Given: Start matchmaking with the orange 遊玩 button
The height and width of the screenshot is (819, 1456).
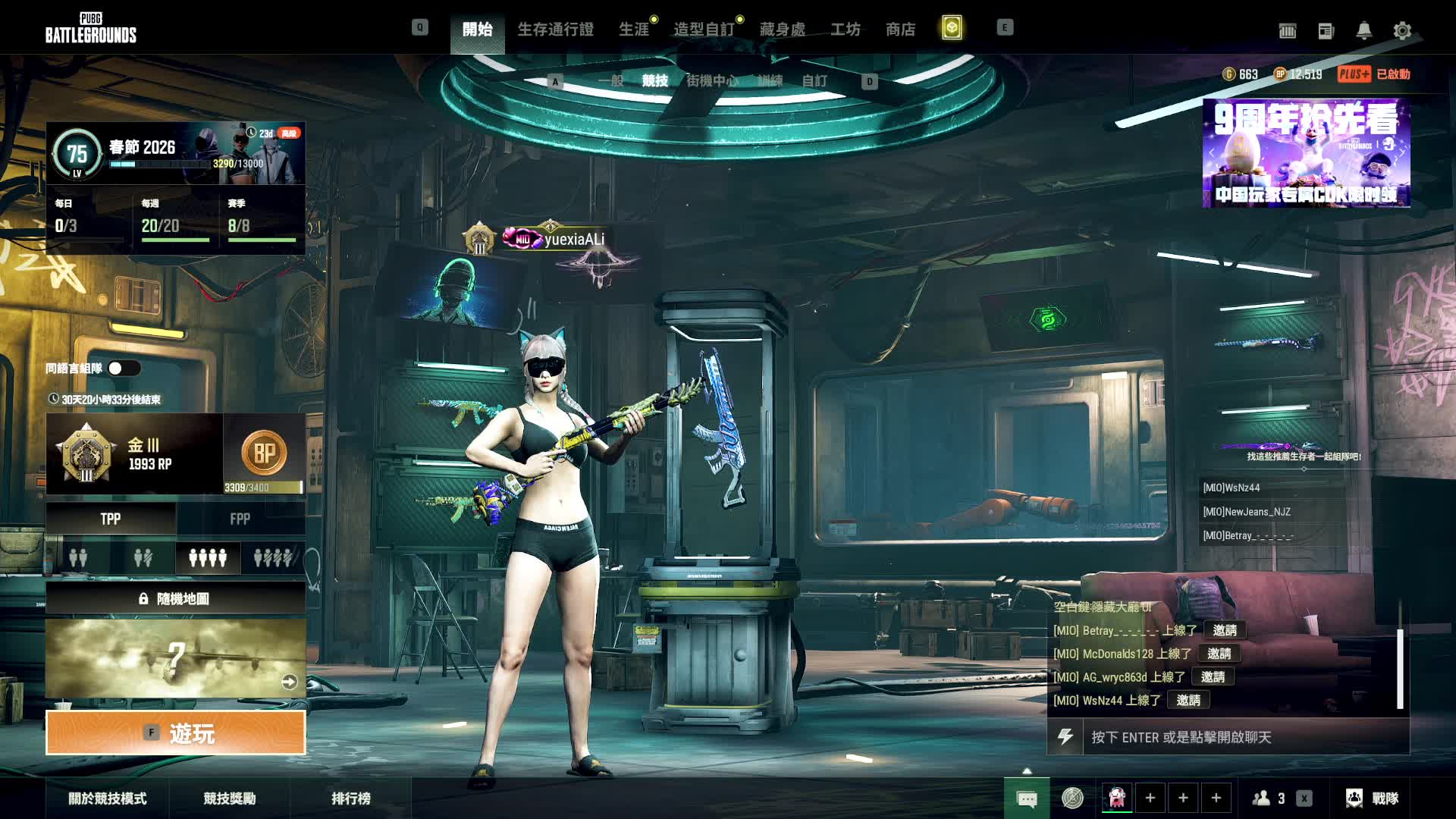Looking at the screenshot, I should pyautogui.click(x=176, y=733).
